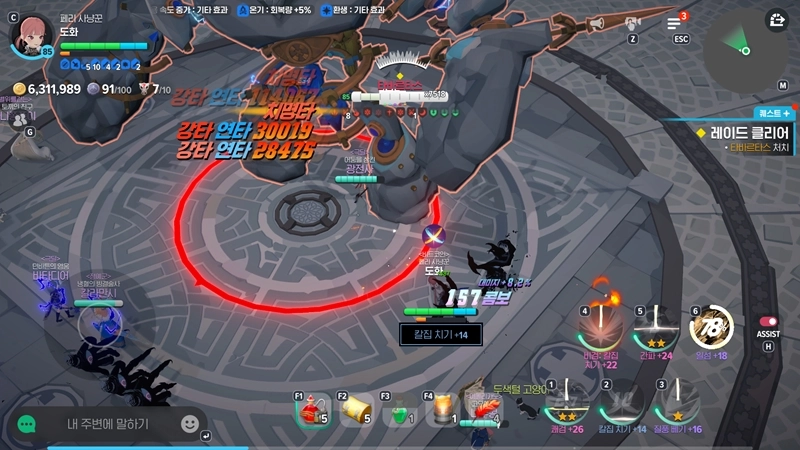Use the 칼집 치기 +14 skill icon
The width and height of the screenshot is (800, 450).
point(623,402)
